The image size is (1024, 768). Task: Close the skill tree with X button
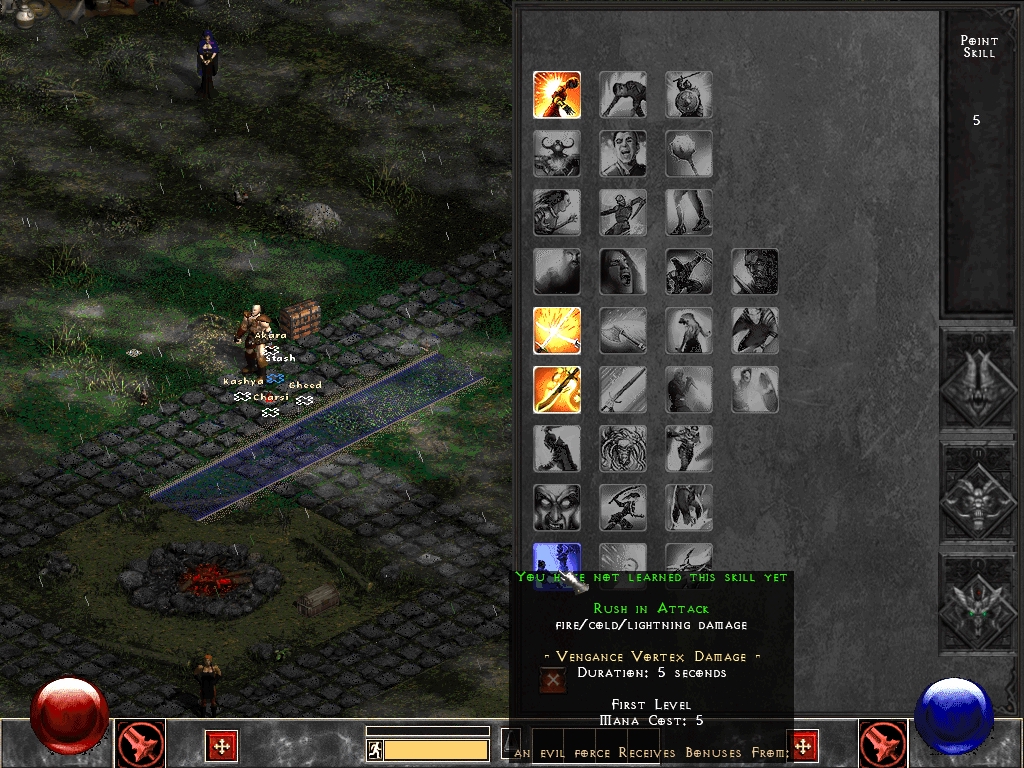tap(552, 679)
